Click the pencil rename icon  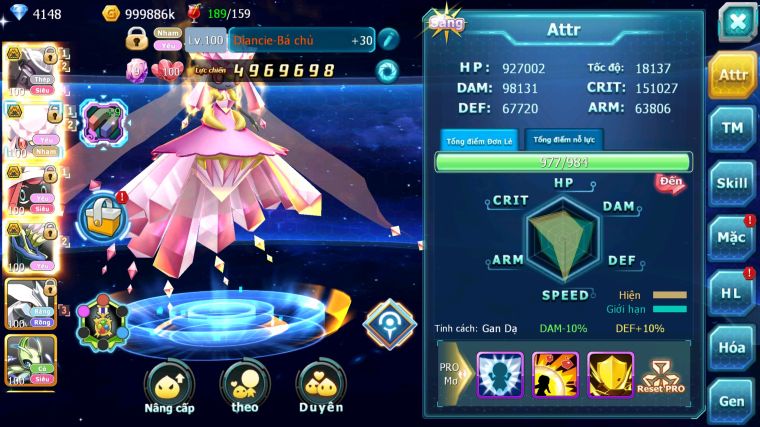point(388,39)
